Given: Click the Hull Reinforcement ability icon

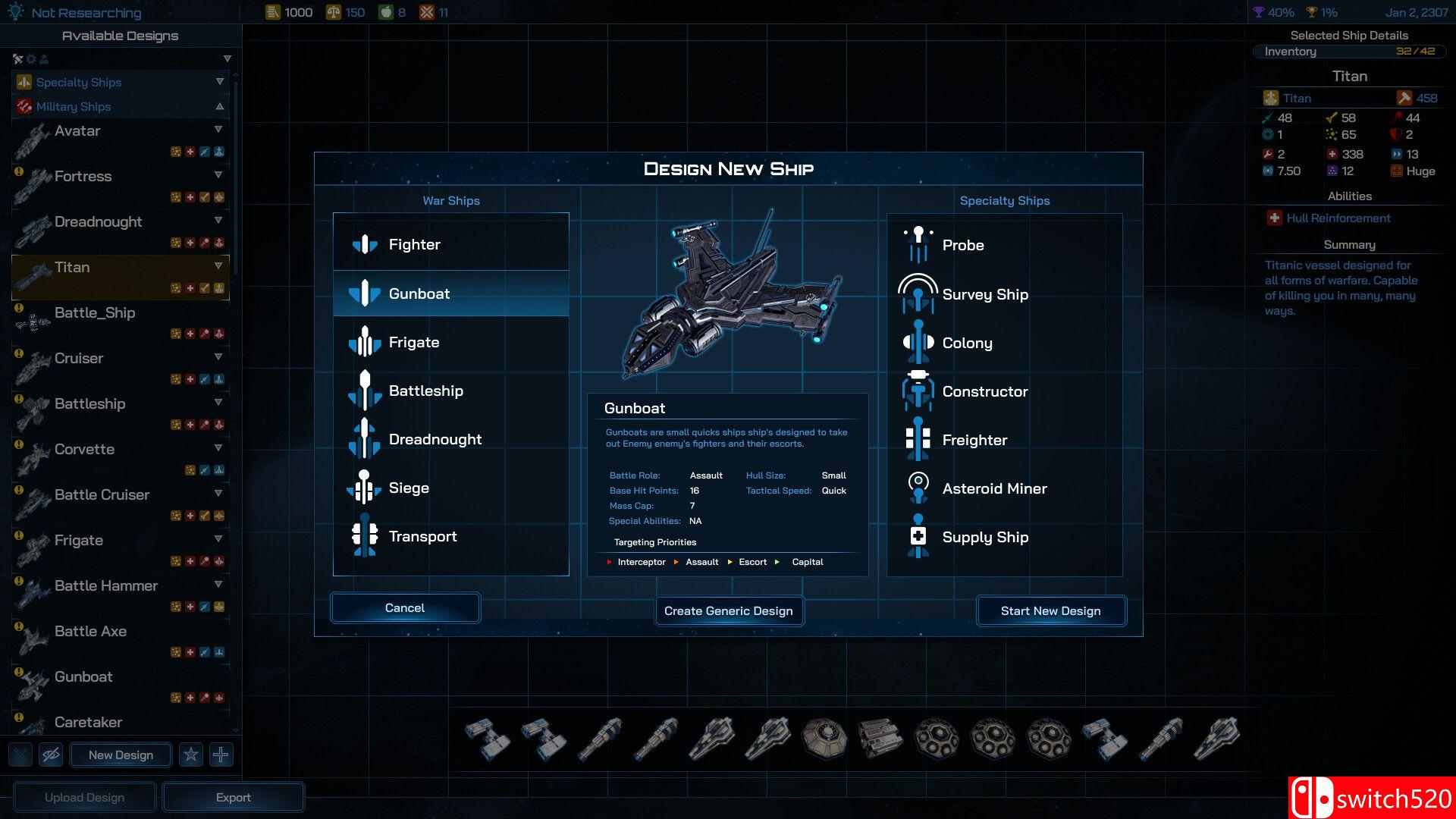Looking at the screenshot, I should 1274,218.
